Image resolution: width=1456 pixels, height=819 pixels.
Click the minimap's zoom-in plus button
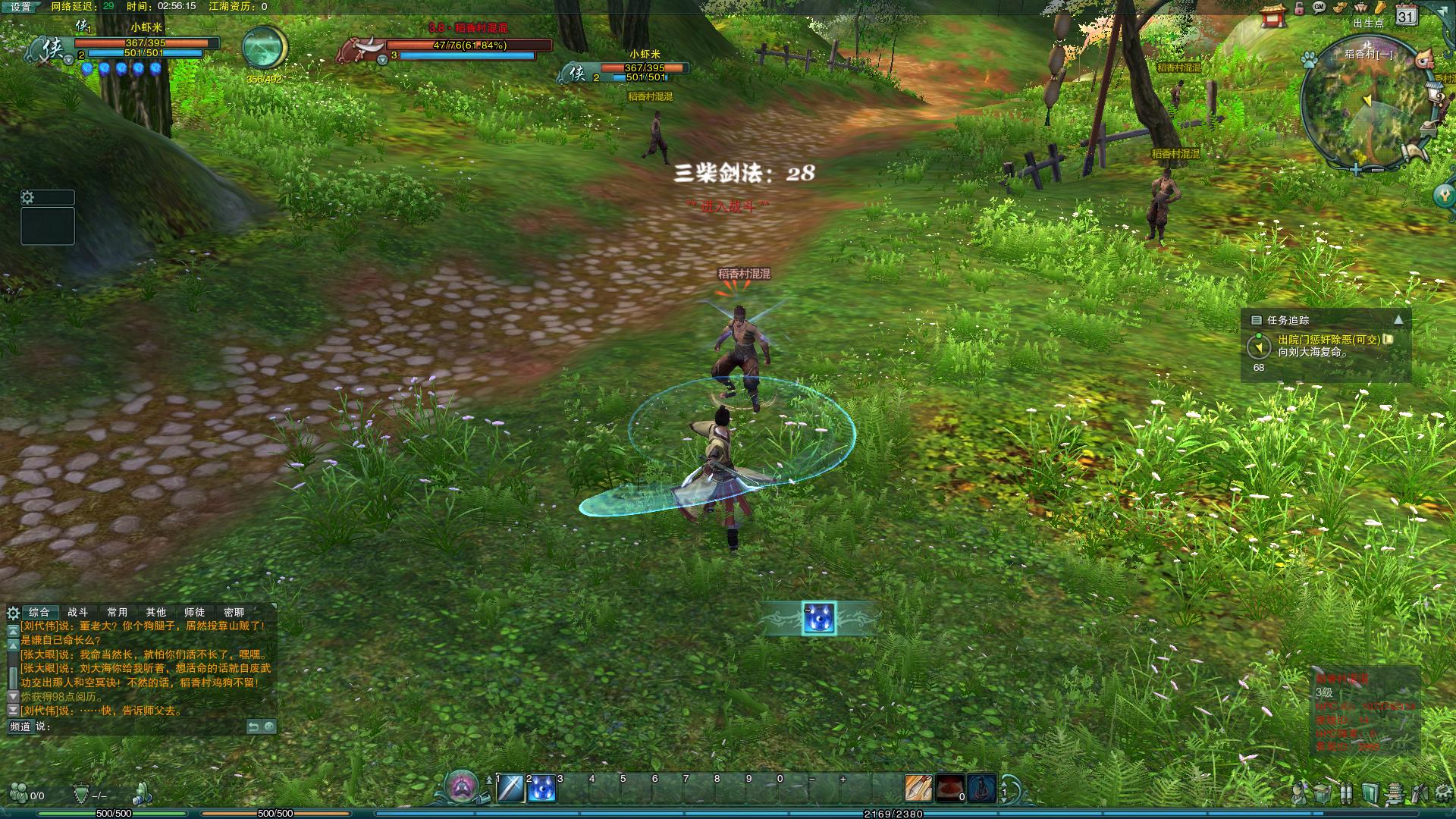coord(1356,169)
